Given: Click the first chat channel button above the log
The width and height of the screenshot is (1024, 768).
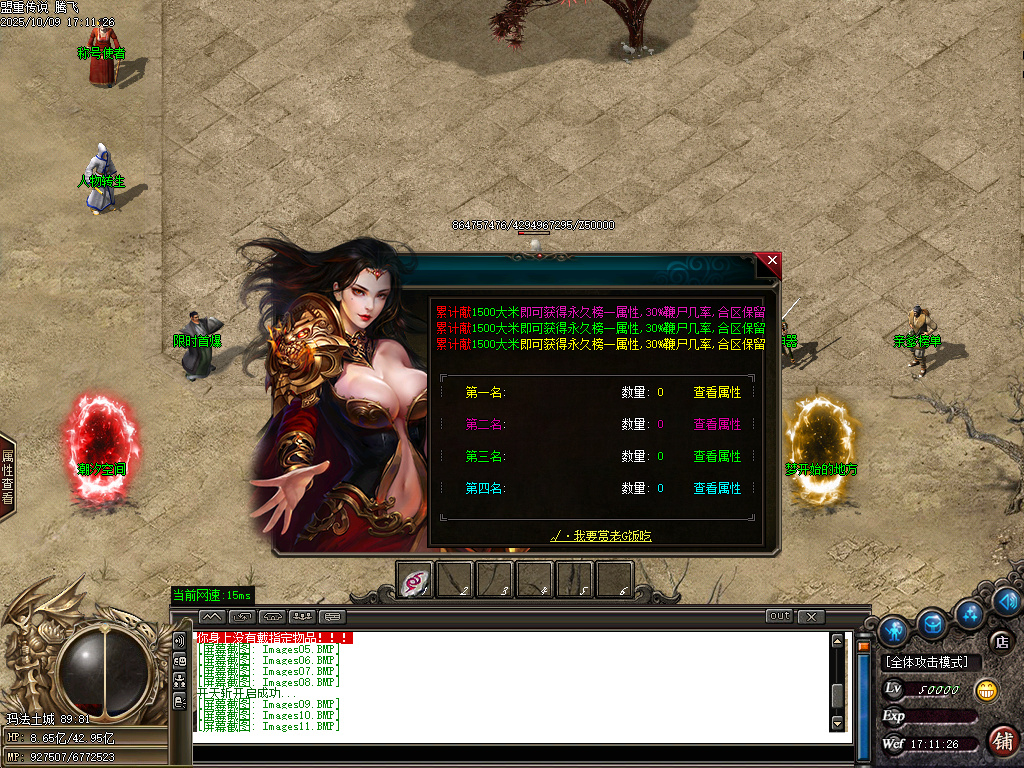Looking at the screenshot, I should (213, 616).
